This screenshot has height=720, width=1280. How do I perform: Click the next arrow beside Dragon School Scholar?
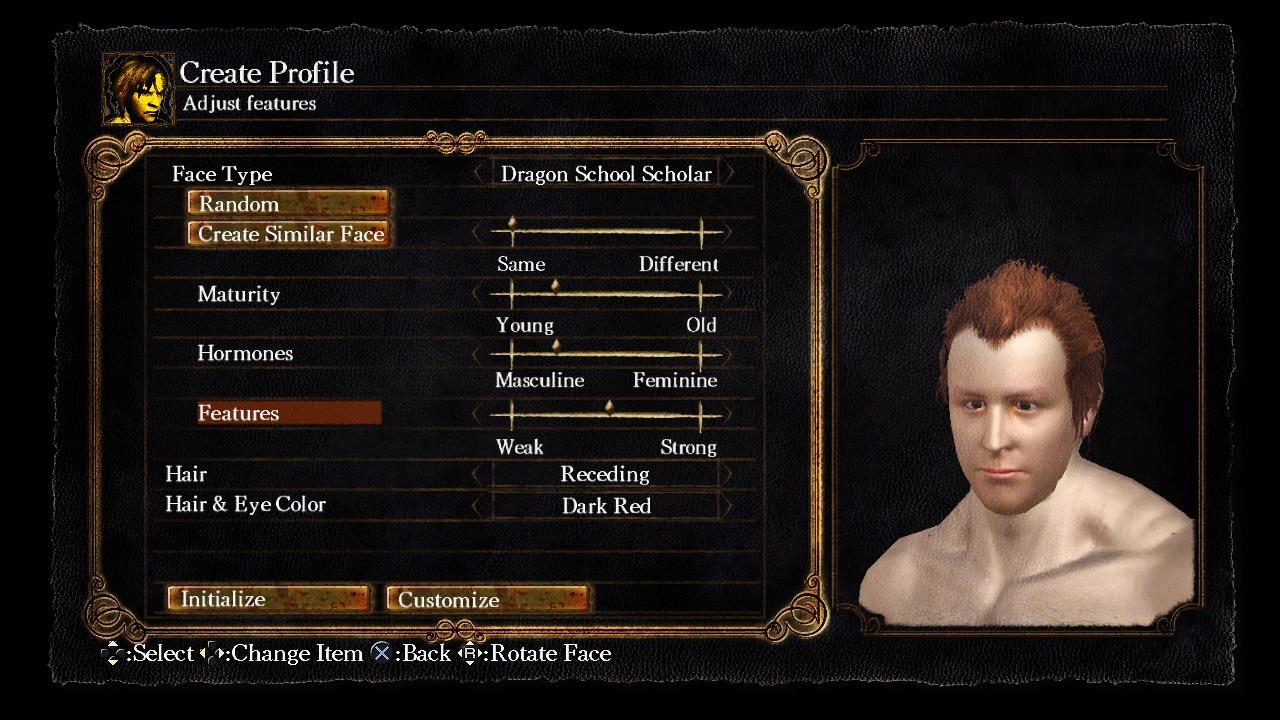pyautogui.click(x=729, y=174)
